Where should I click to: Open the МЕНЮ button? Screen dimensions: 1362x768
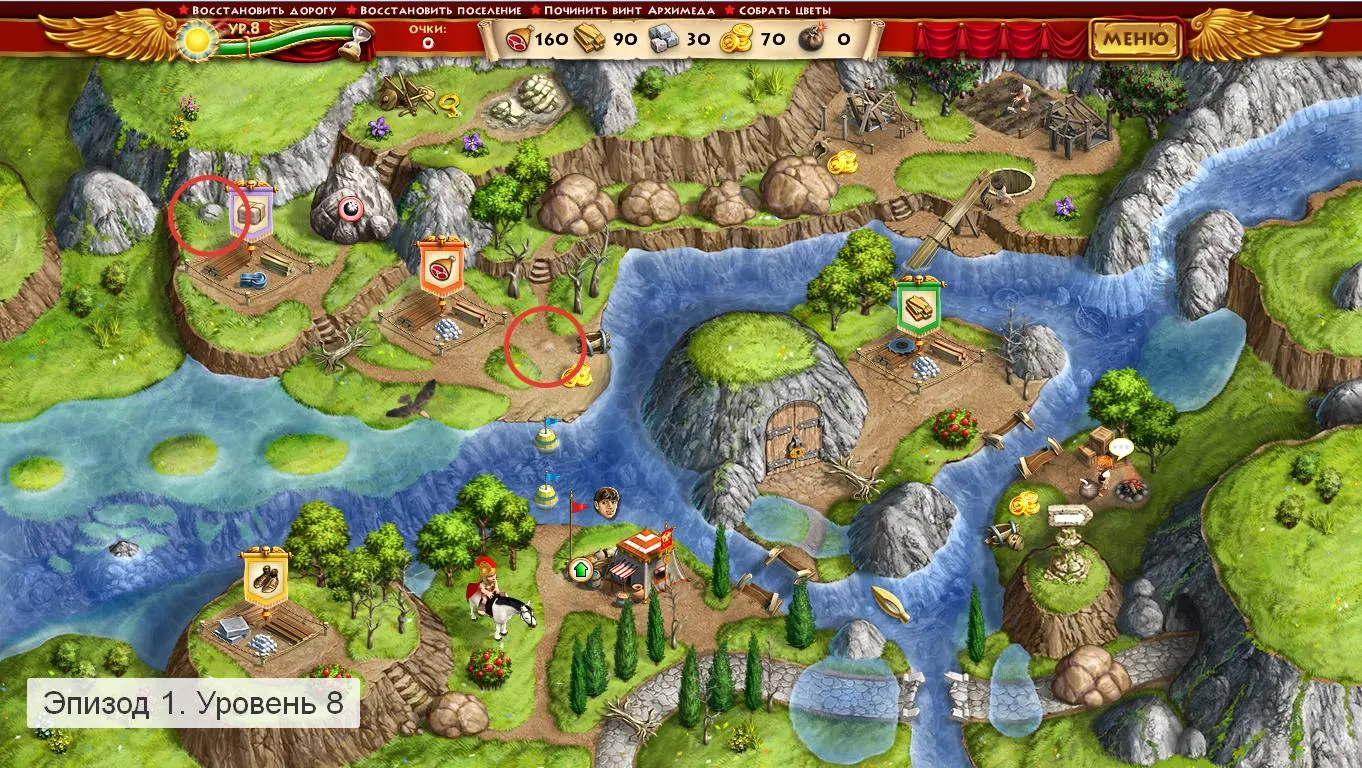click(1135, 39)
